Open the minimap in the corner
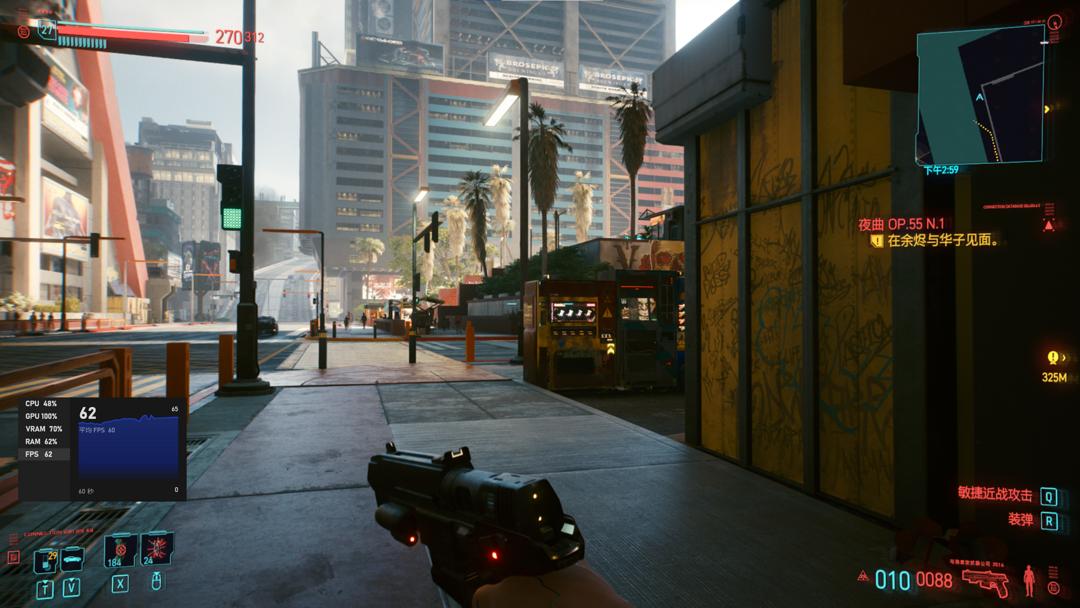This screenshot has height=608, width=1080. (980, 95)
